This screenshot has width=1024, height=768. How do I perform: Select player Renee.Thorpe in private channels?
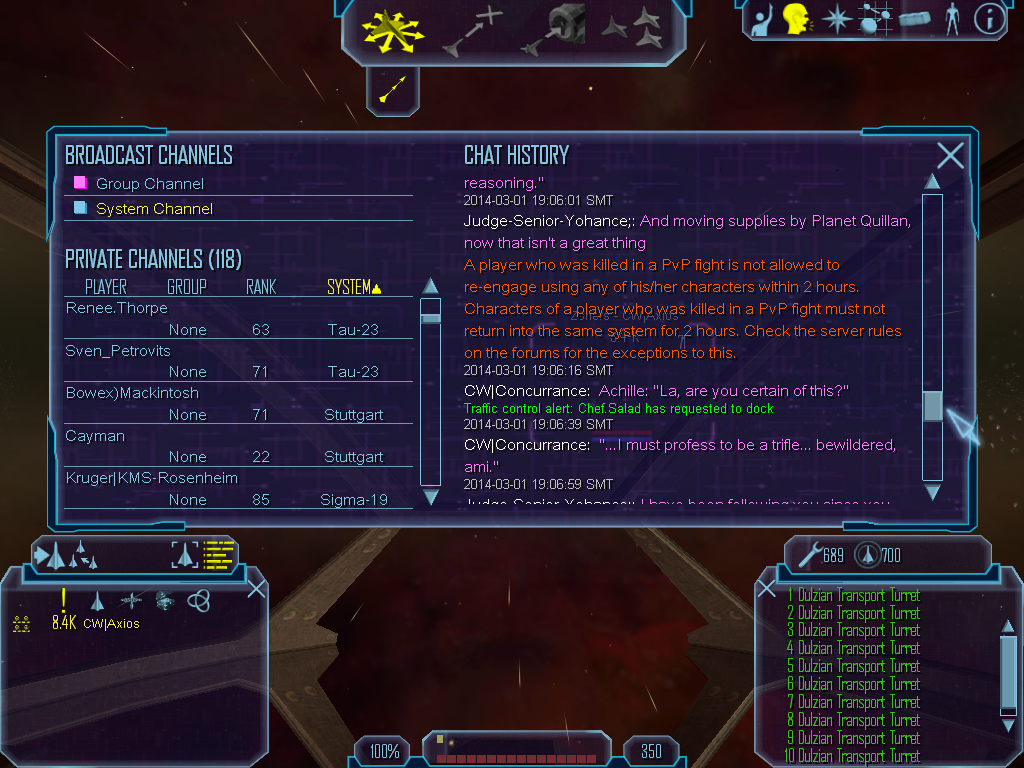tap(117, 308)
